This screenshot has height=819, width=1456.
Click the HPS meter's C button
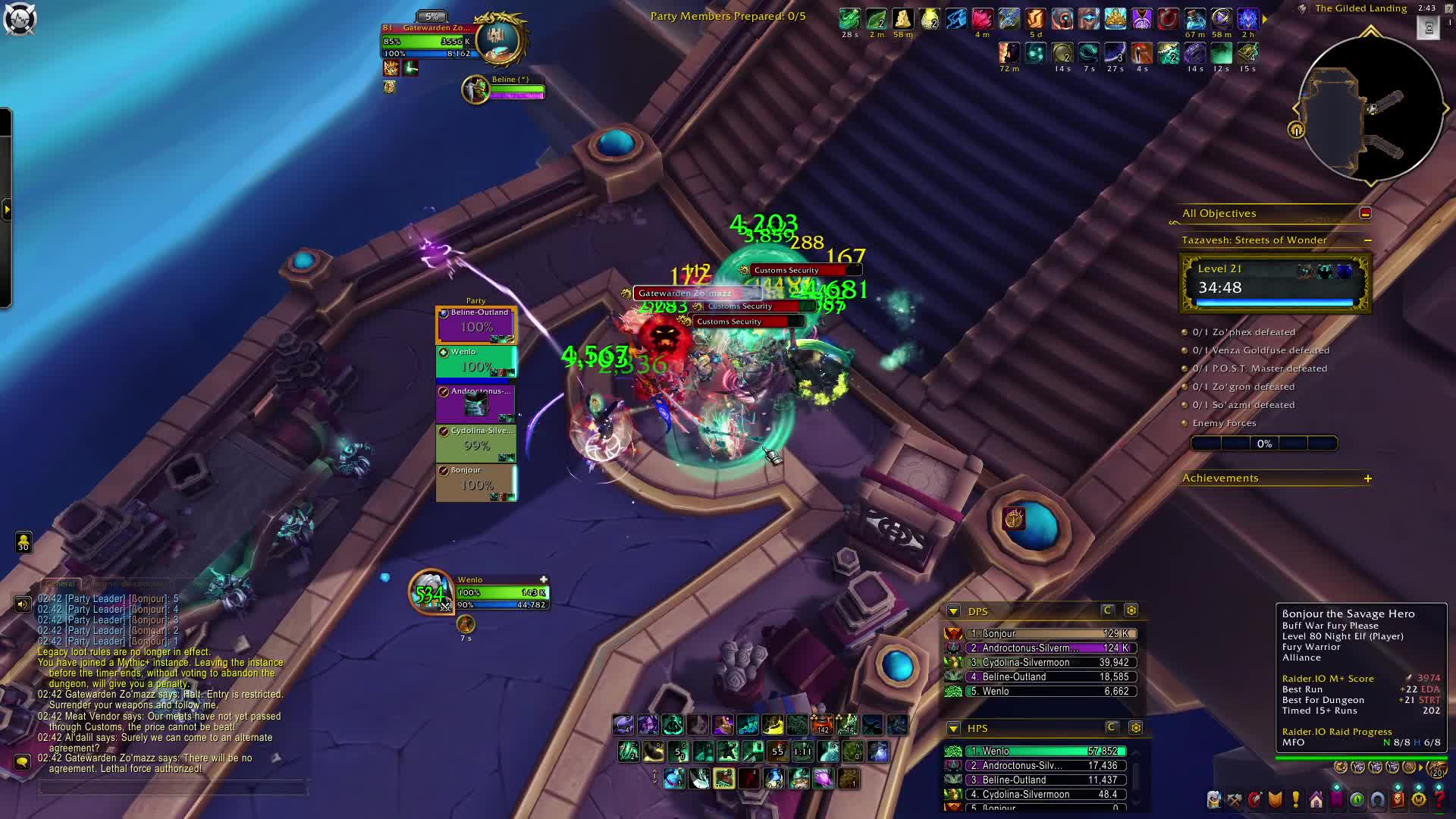click(1112, 728)
